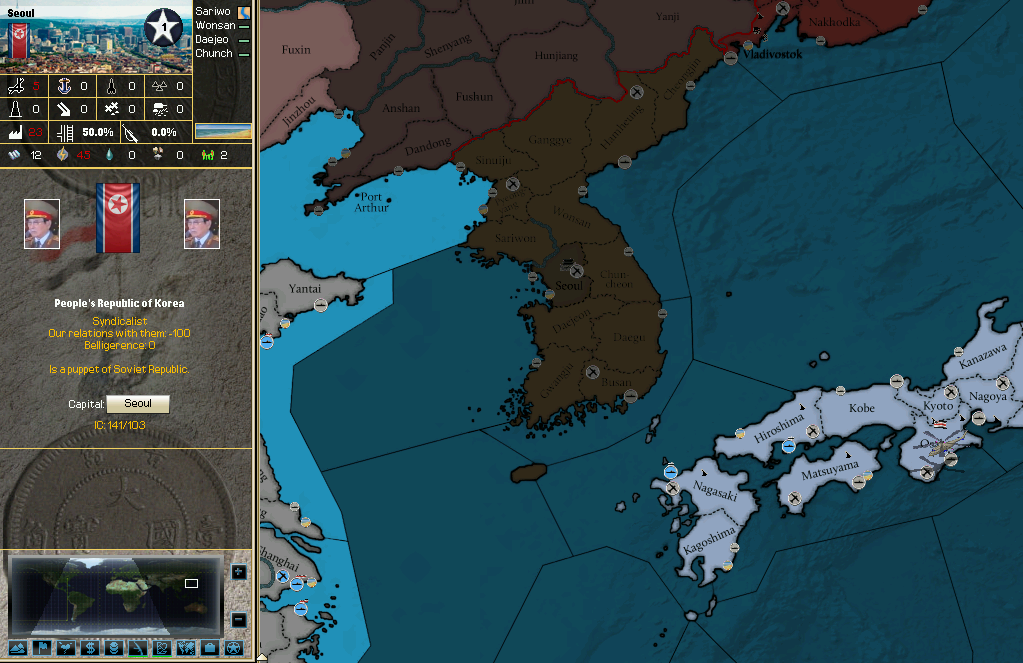1023x663 pixels.
Task: Select adjacent province Sariwo in the list
Action: 213,11
